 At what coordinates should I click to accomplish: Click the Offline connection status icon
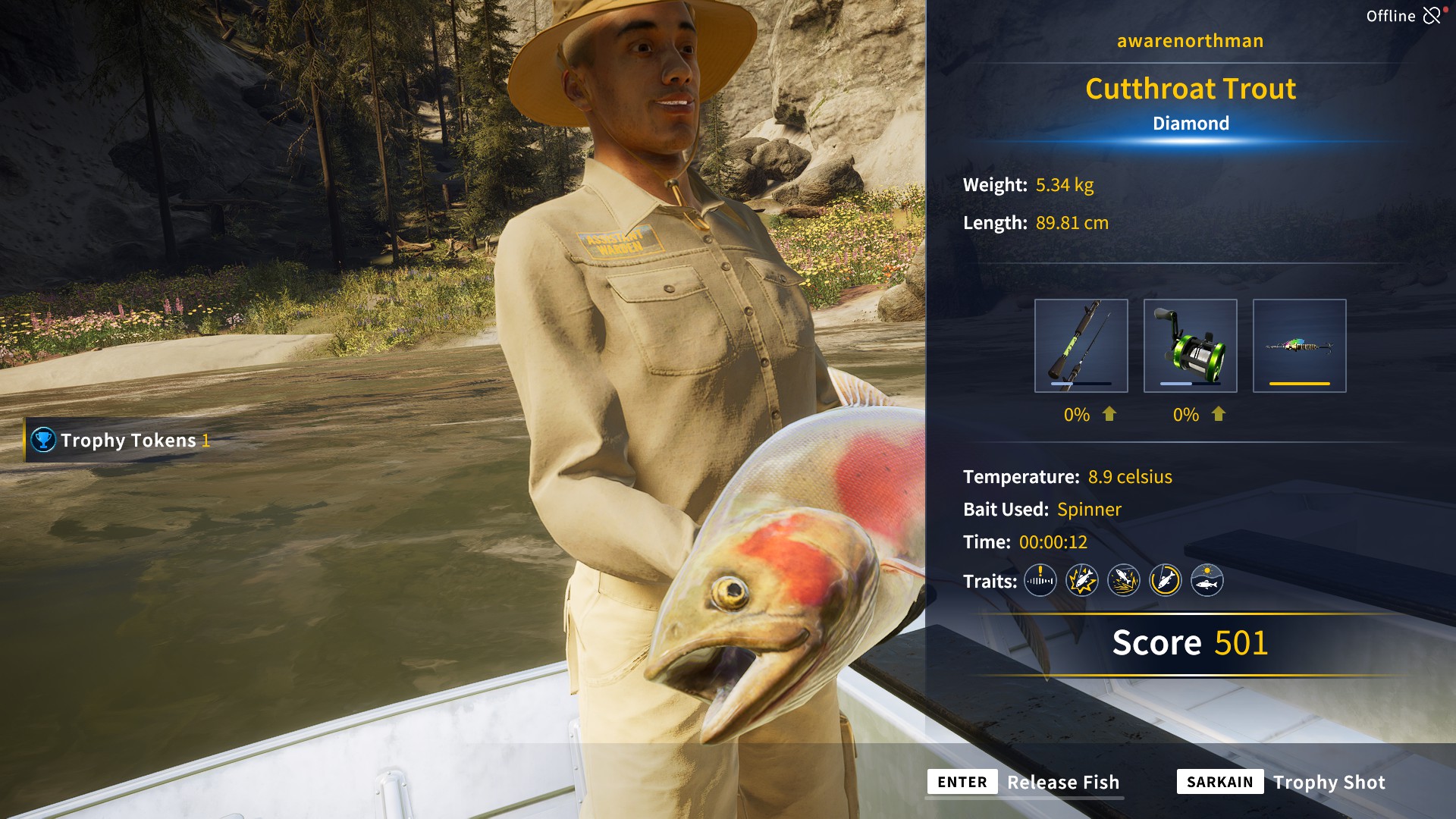pos(1432,16)
